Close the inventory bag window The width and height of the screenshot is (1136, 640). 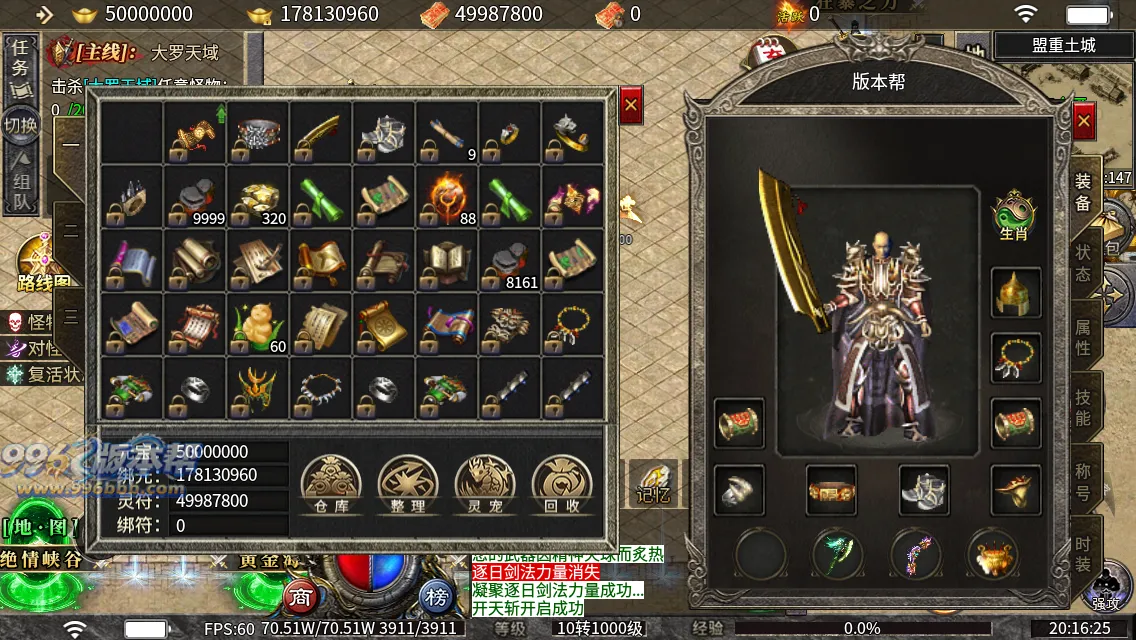tap(631, 104)
